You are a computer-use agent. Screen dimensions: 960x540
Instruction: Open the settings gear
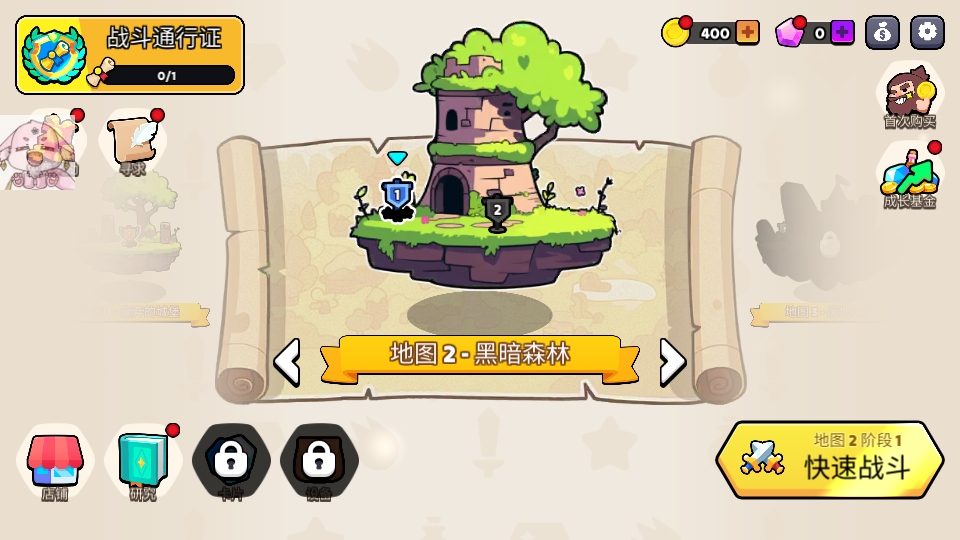[927, 33]
